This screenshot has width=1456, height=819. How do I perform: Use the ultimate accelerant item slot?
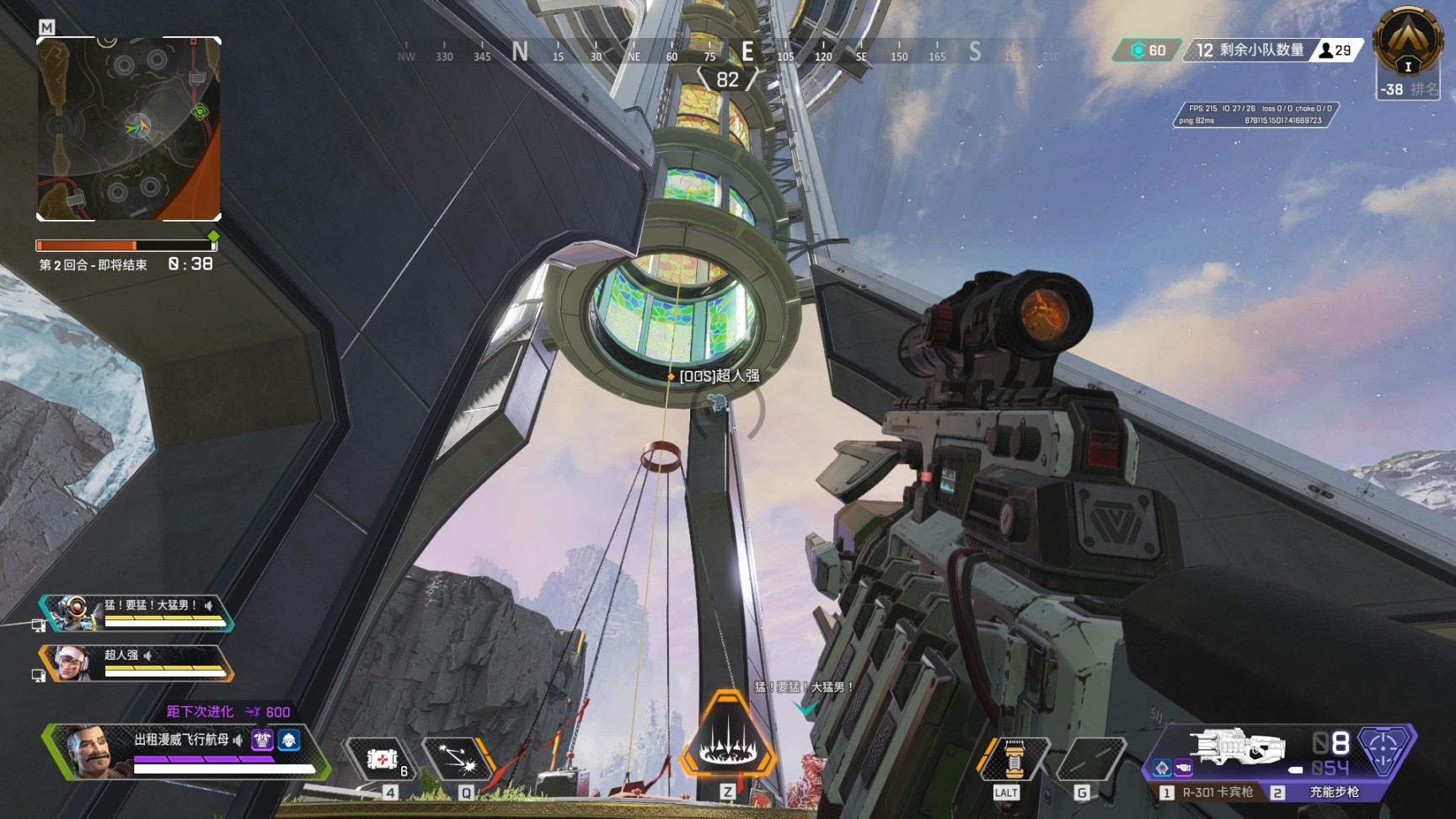(1014, 759)
